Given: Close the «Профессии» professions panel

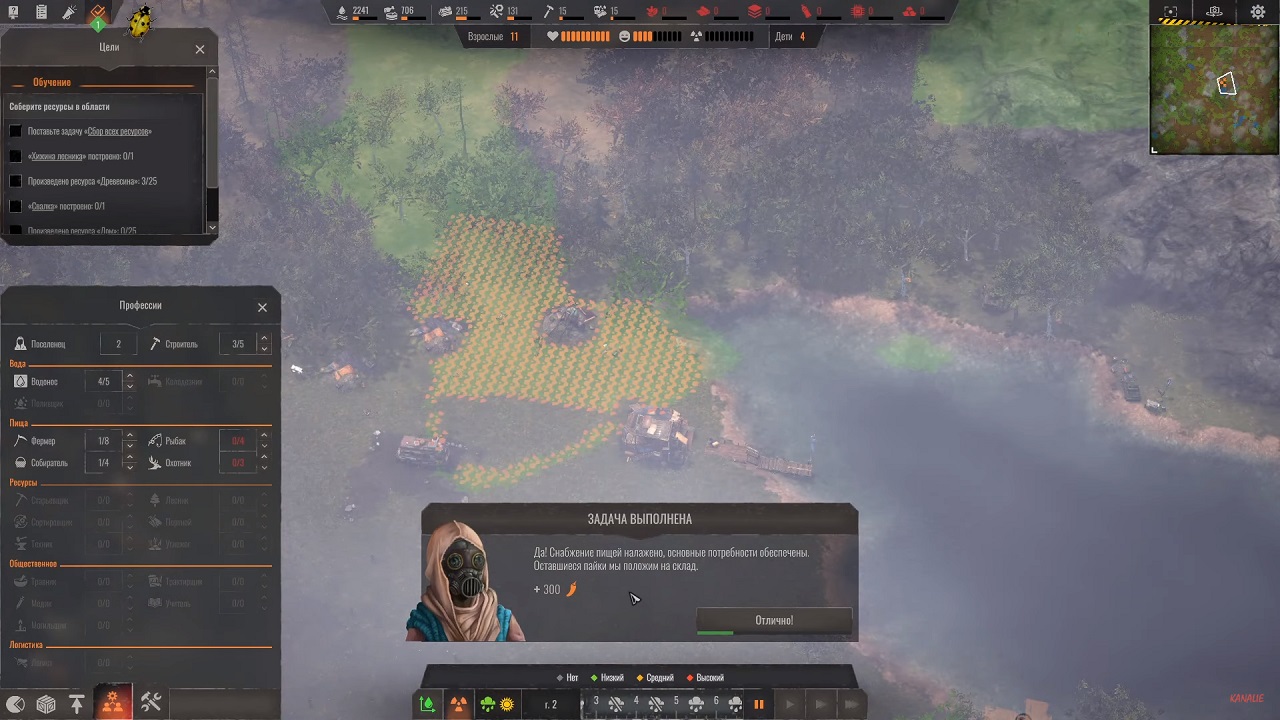Looking at the screenshot, I should (x=262, y=307).
